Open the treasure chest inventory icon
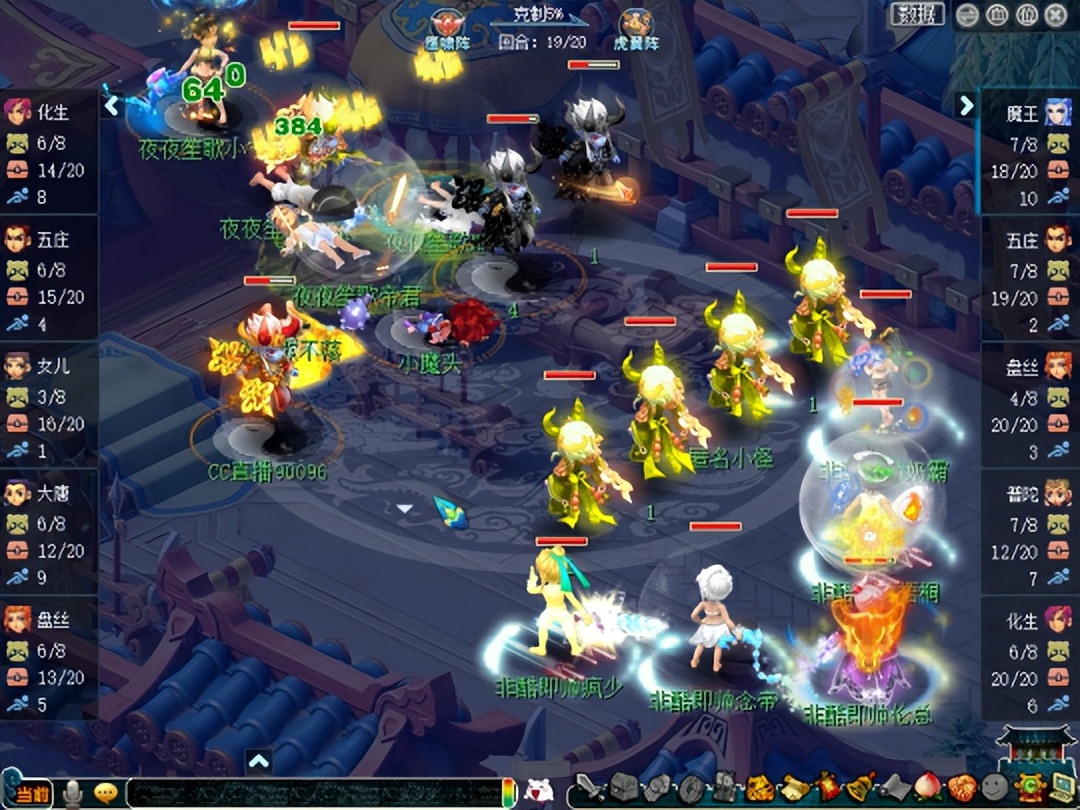Screen dimensions: 1080x810 (622, 789)
